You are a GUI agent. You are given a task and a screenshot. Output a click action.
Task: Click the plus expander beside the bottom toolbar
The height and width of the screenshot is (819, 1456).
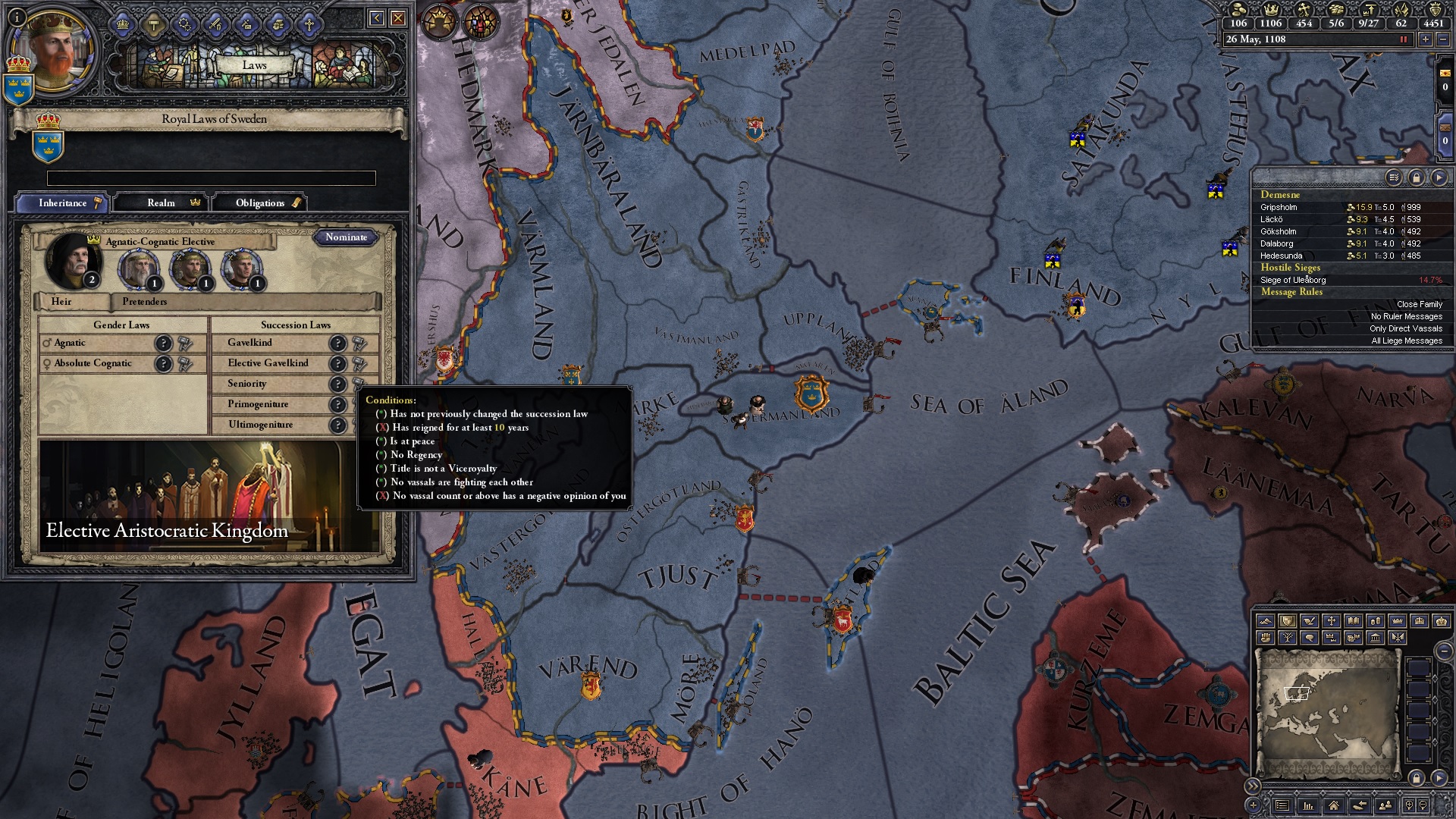[x=1253, y=805]
